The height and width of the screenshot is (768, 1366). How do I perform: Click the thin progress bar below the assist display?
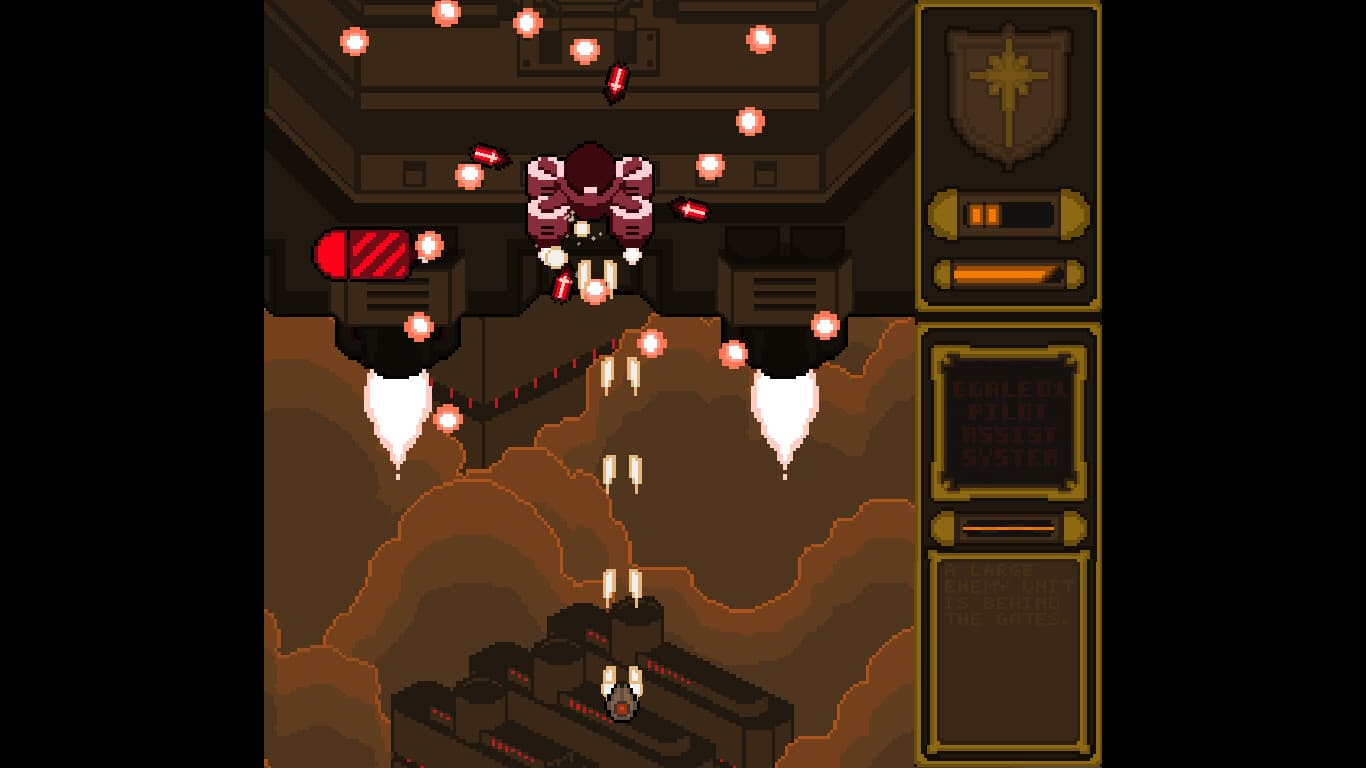pos(1007,529)
